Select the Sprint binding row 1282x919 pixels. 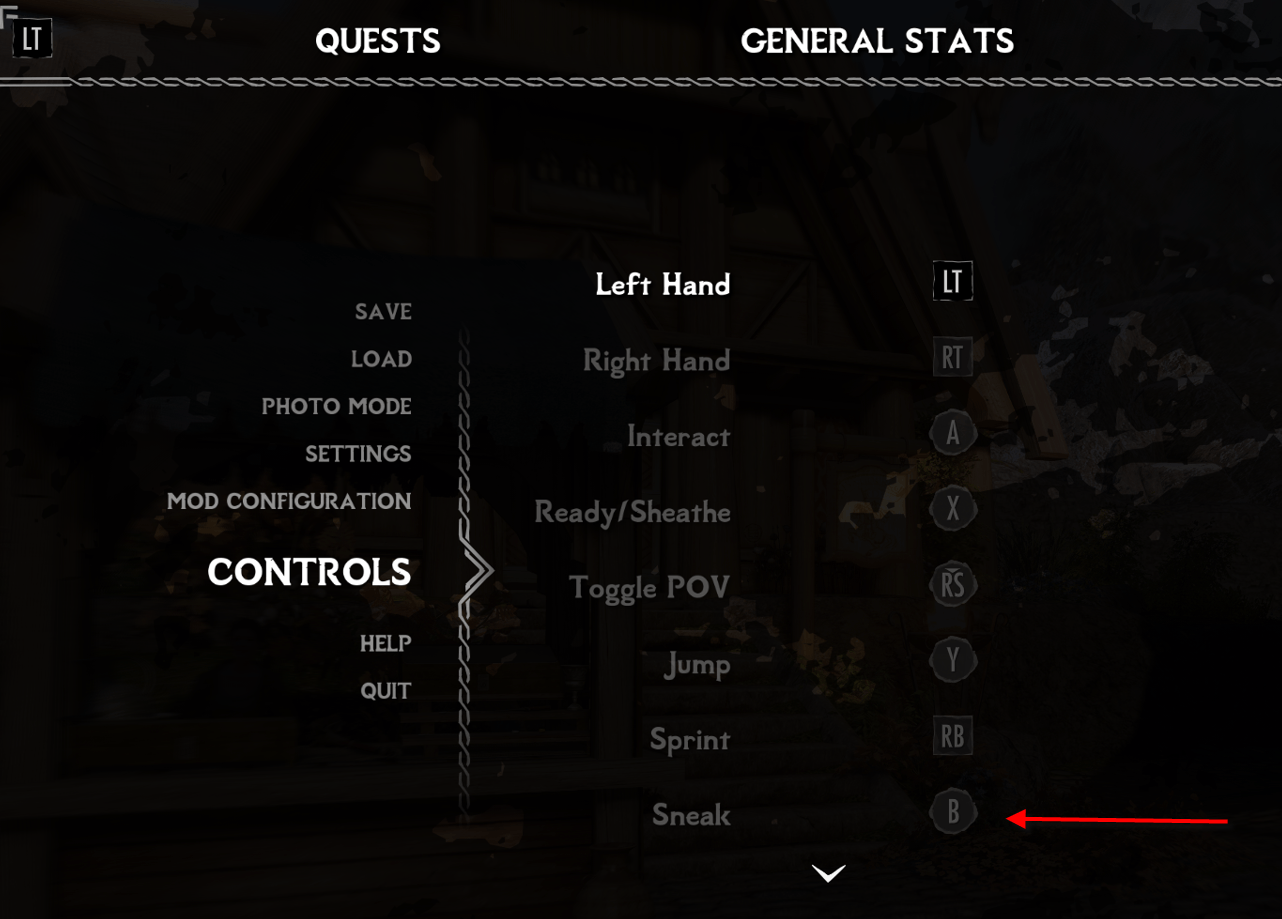[x=690, y=740]
